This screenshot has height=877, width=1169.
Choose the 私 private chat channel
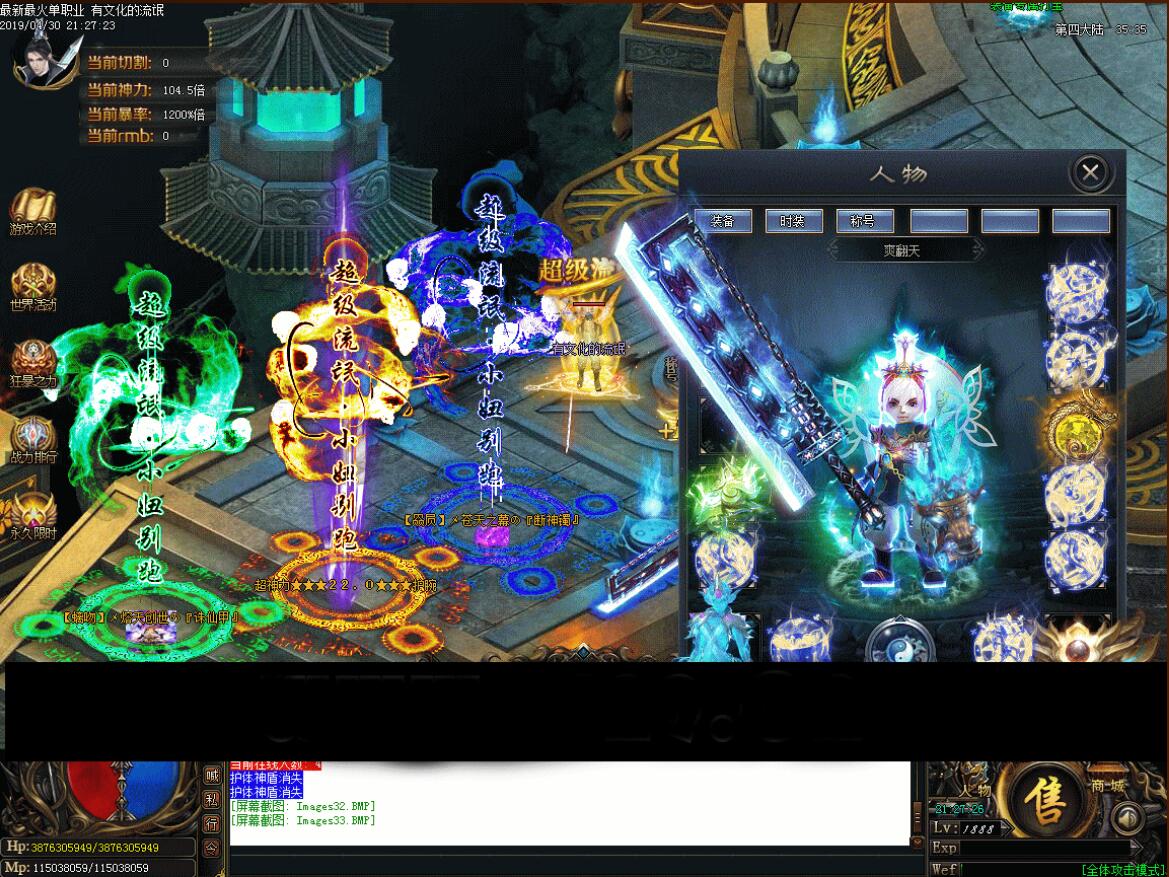pos(212,800)
